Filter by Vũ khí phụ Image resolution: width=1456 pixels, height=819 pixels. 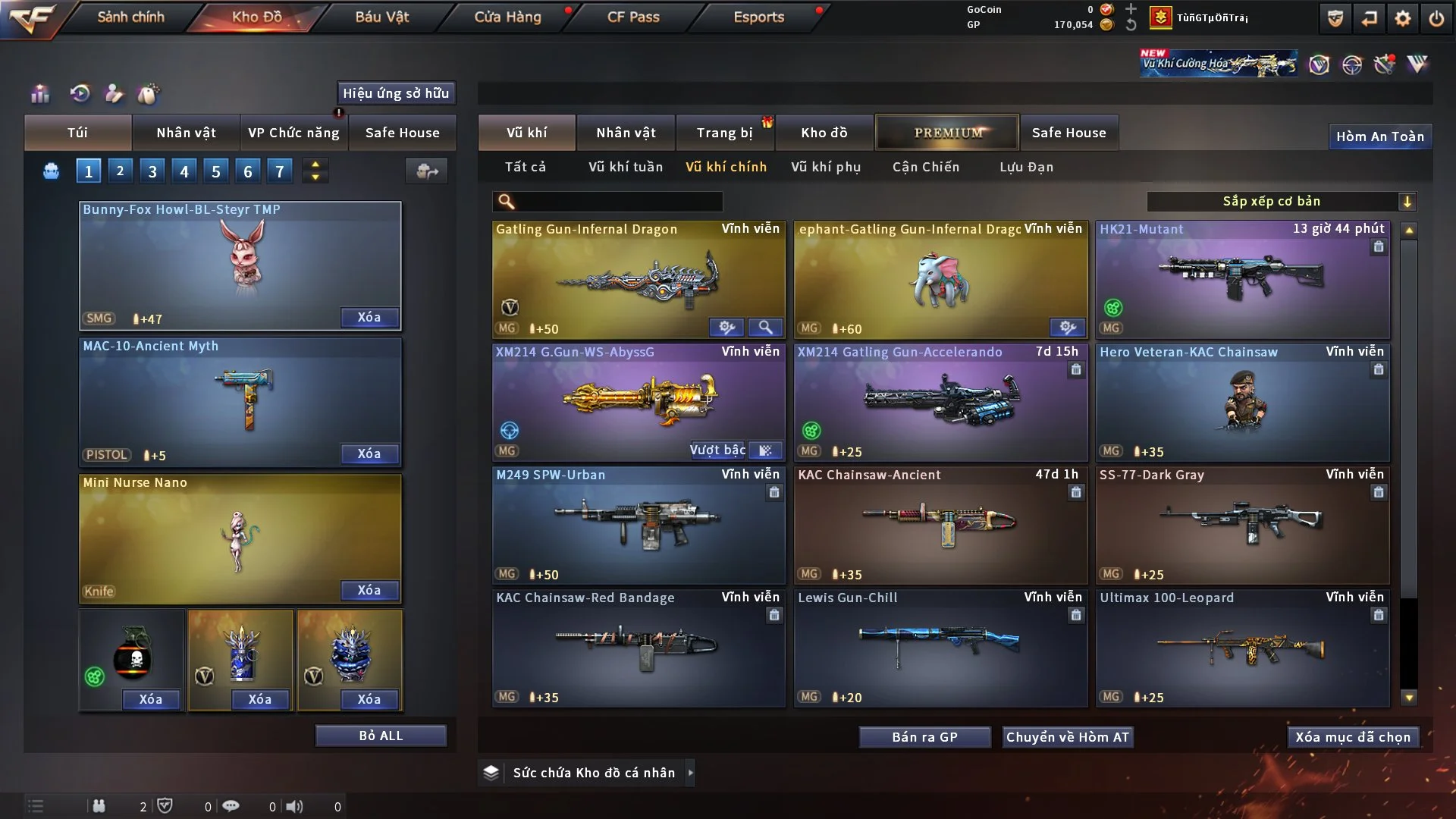click(x=826, y=167)
